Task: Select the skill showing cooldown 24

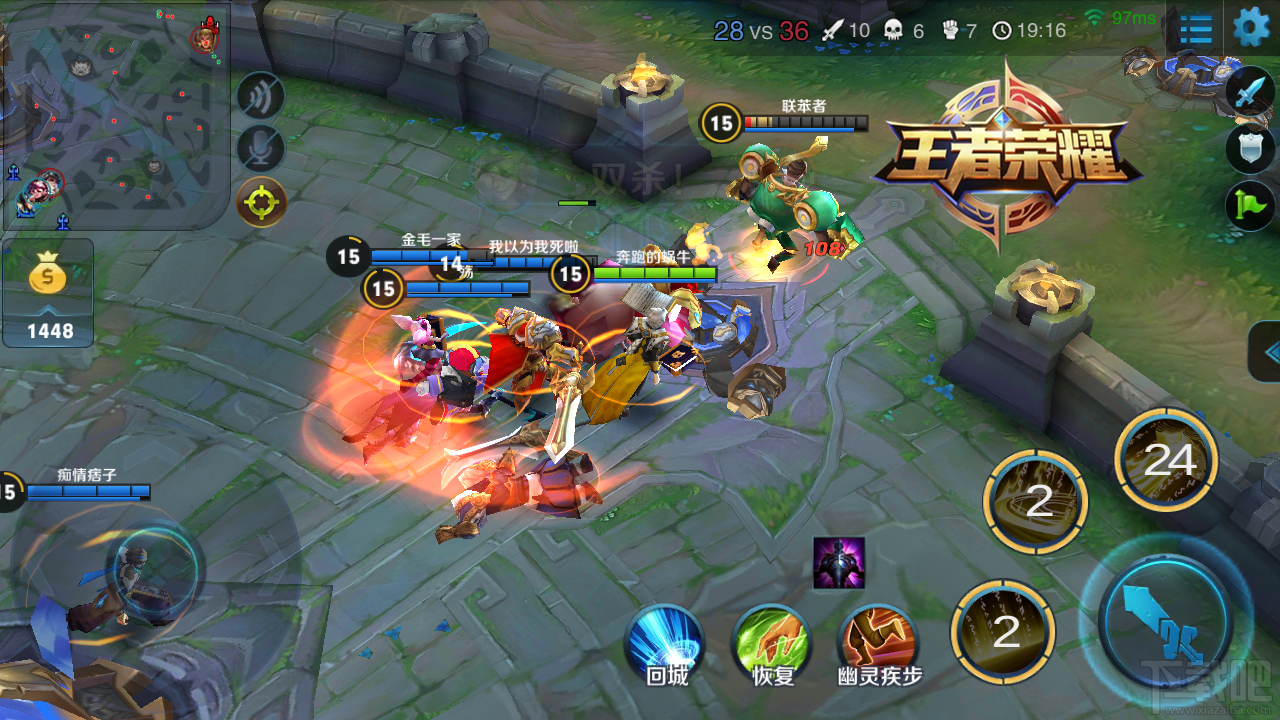Action: click(1166, 460)
